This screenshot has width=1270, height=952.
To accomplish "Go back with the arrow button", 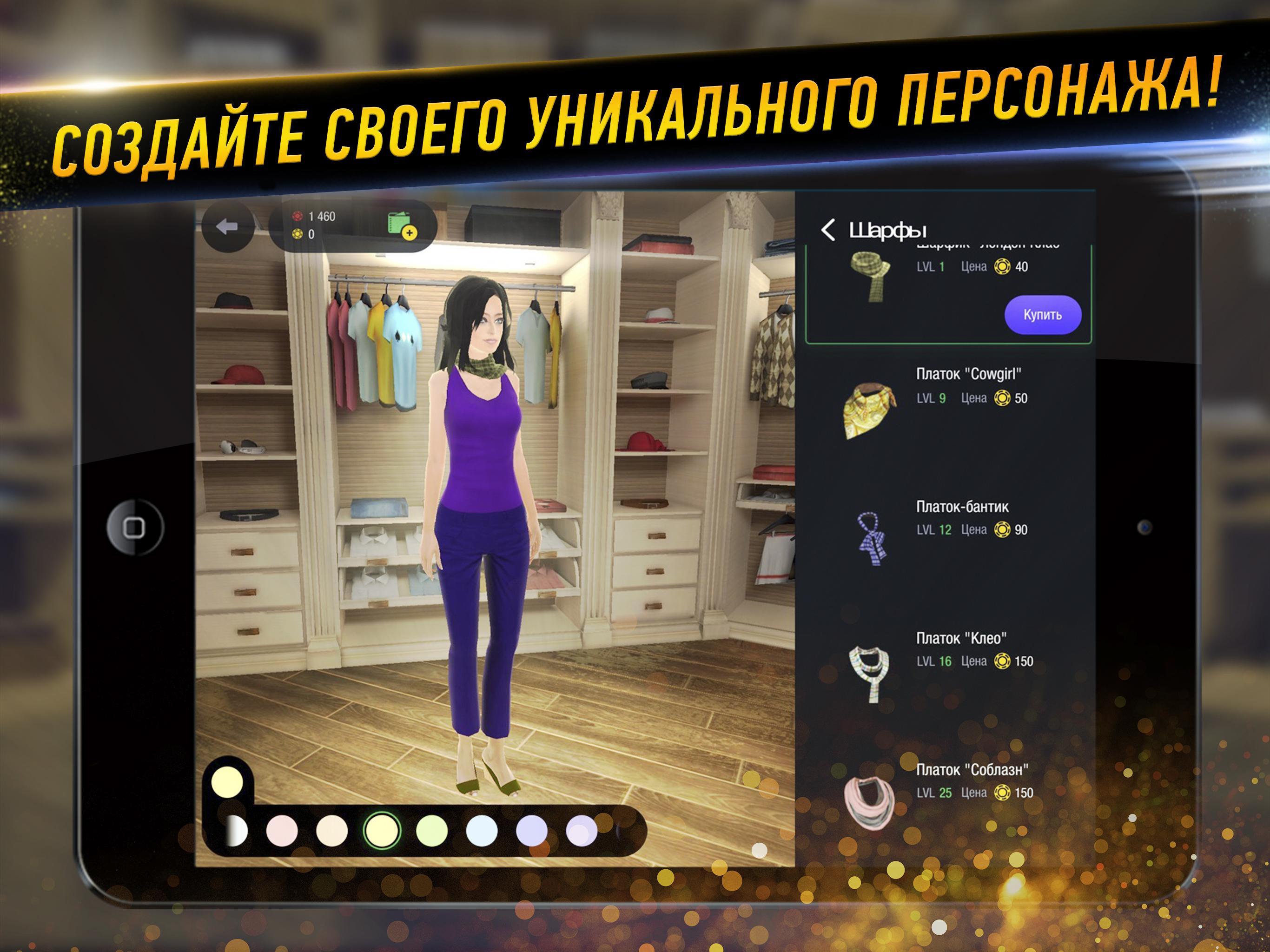I will pyautogui.click(x=227, y=227).
